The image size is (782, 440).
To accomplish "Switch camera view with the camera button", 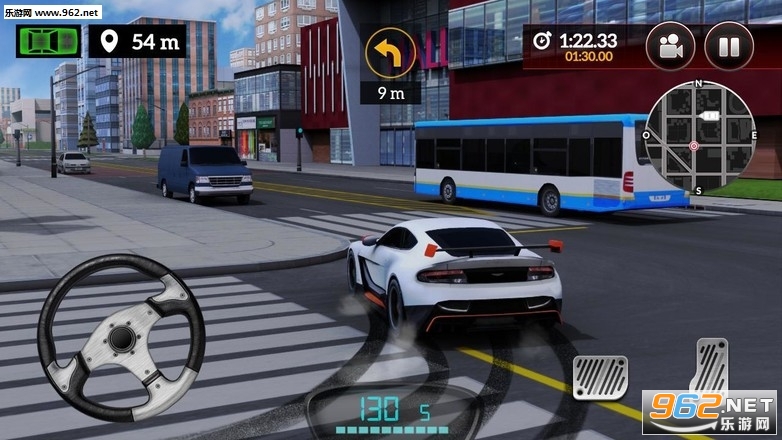I will click(x=671, y=46).
